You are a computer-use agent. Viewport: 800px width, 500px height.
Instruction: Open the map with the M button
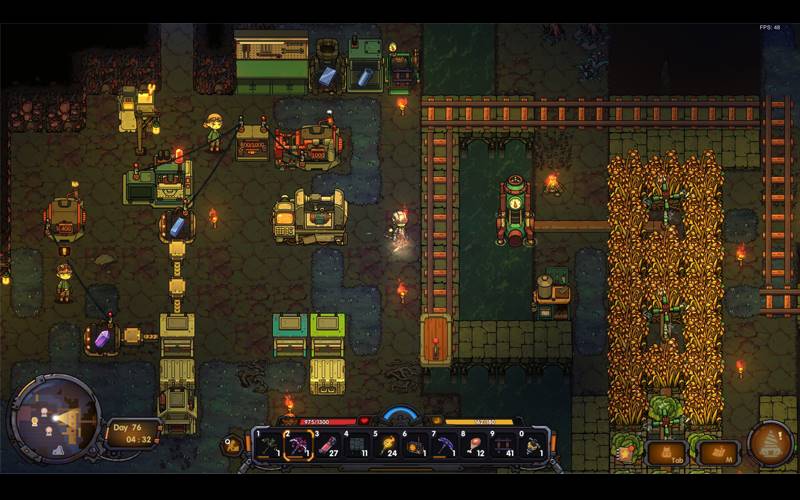click(x=718, y=453)
